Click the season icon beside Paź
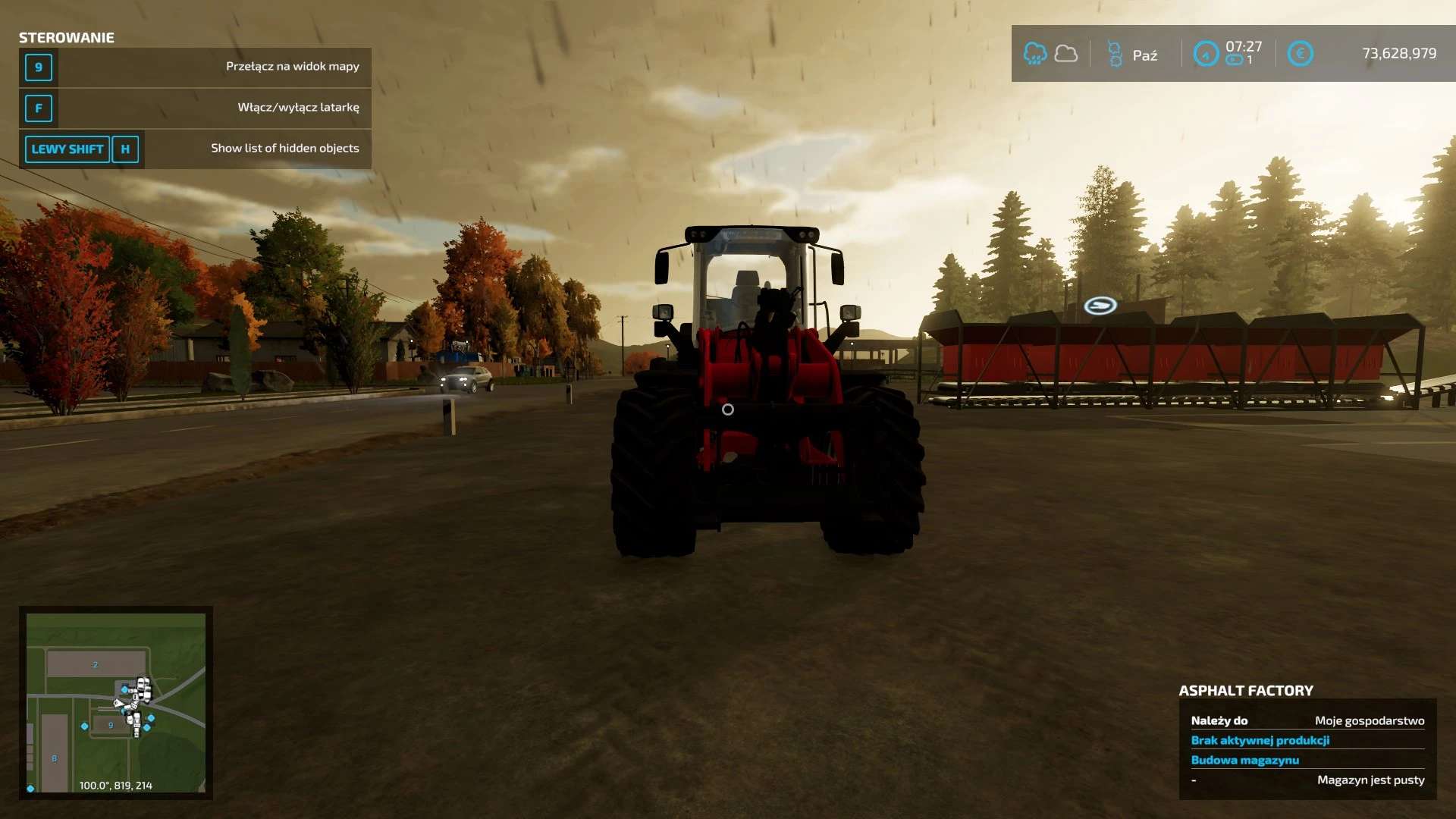The image size is (1456, 819). [1115, 54]
